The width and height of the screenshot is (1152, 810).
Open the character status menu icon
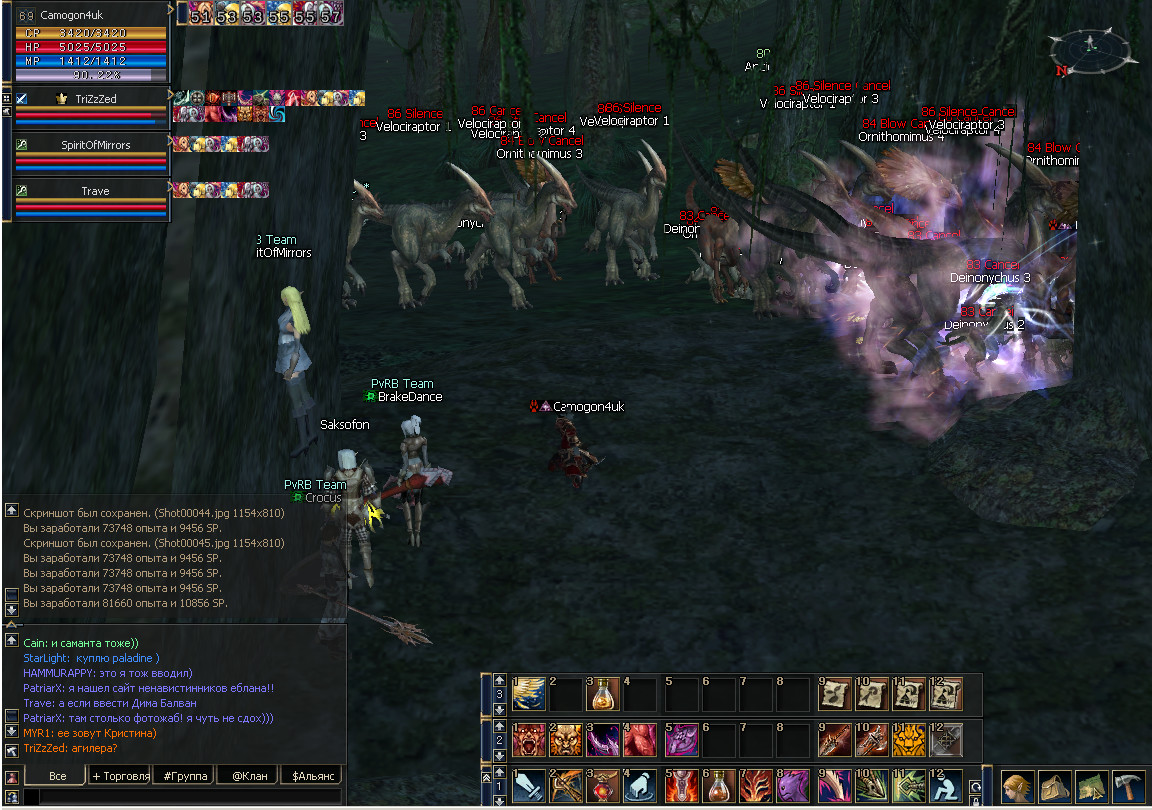1018,786
